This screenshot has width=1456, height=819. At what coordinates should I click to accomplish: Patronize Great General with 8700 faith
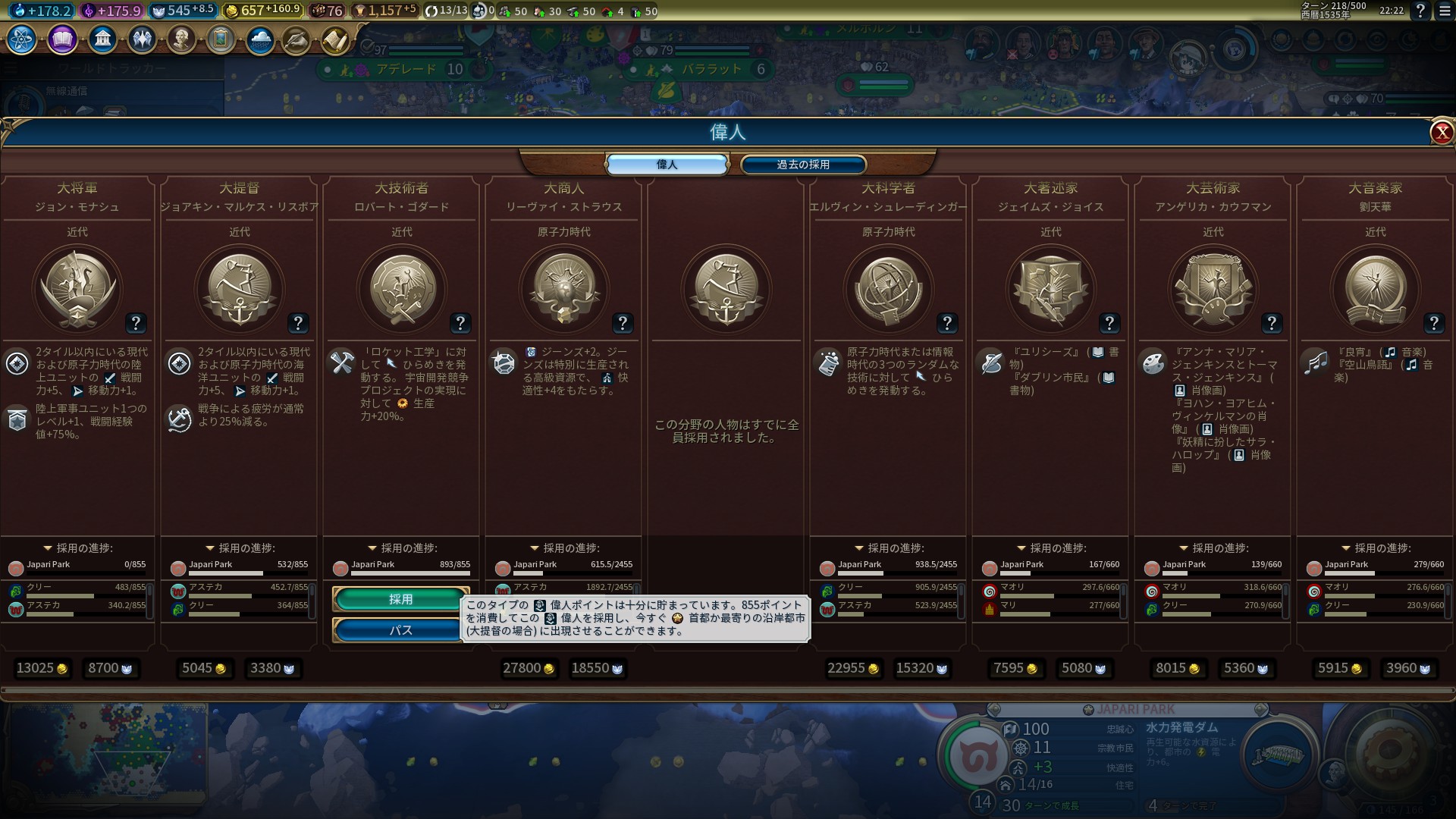[x=110, y=668]
